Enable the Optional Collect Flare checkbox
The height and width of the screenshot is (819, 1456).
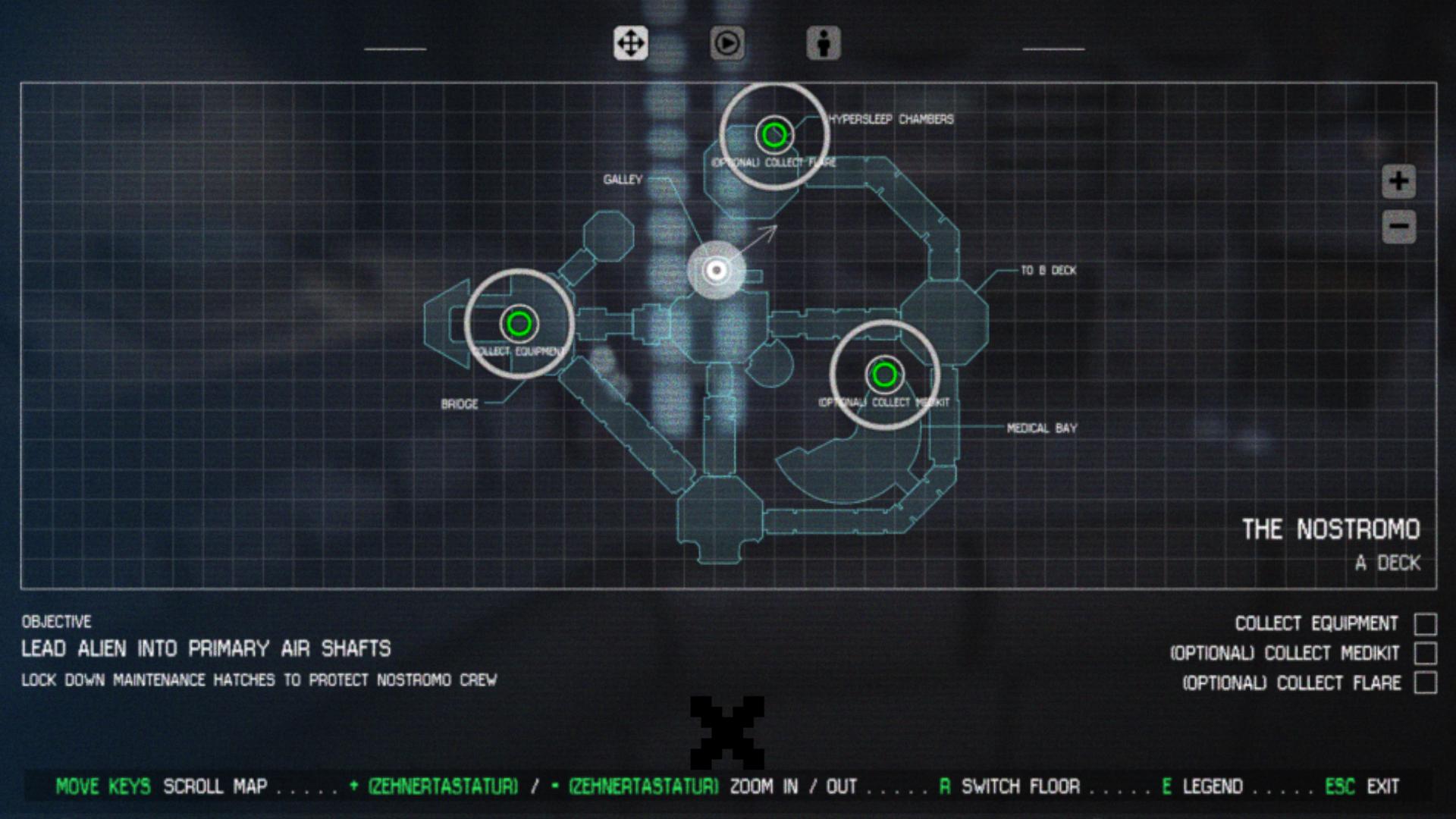coord(1424,682)
